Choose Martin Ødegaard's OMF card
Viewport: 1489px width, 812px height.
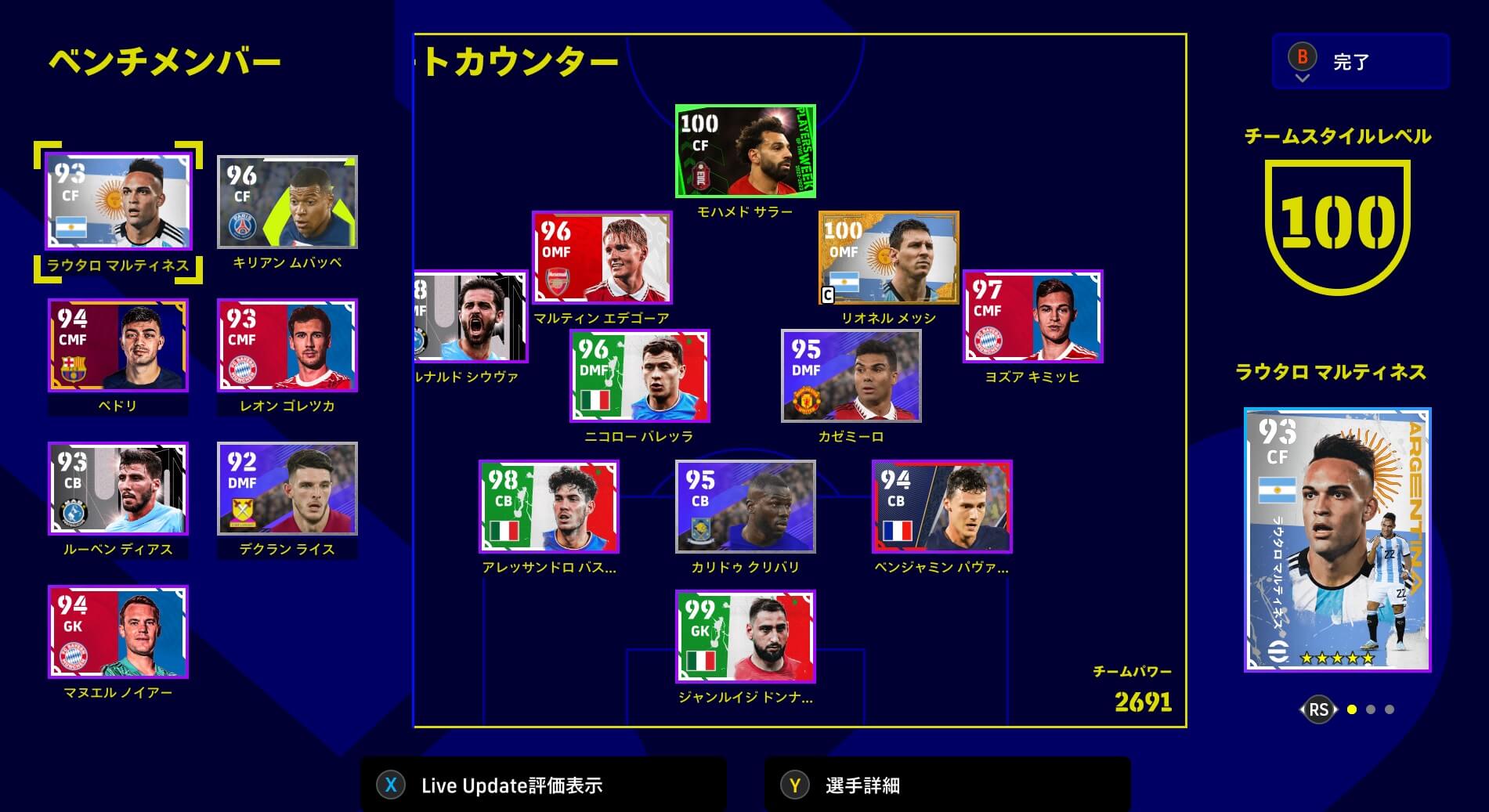point(602,258)
